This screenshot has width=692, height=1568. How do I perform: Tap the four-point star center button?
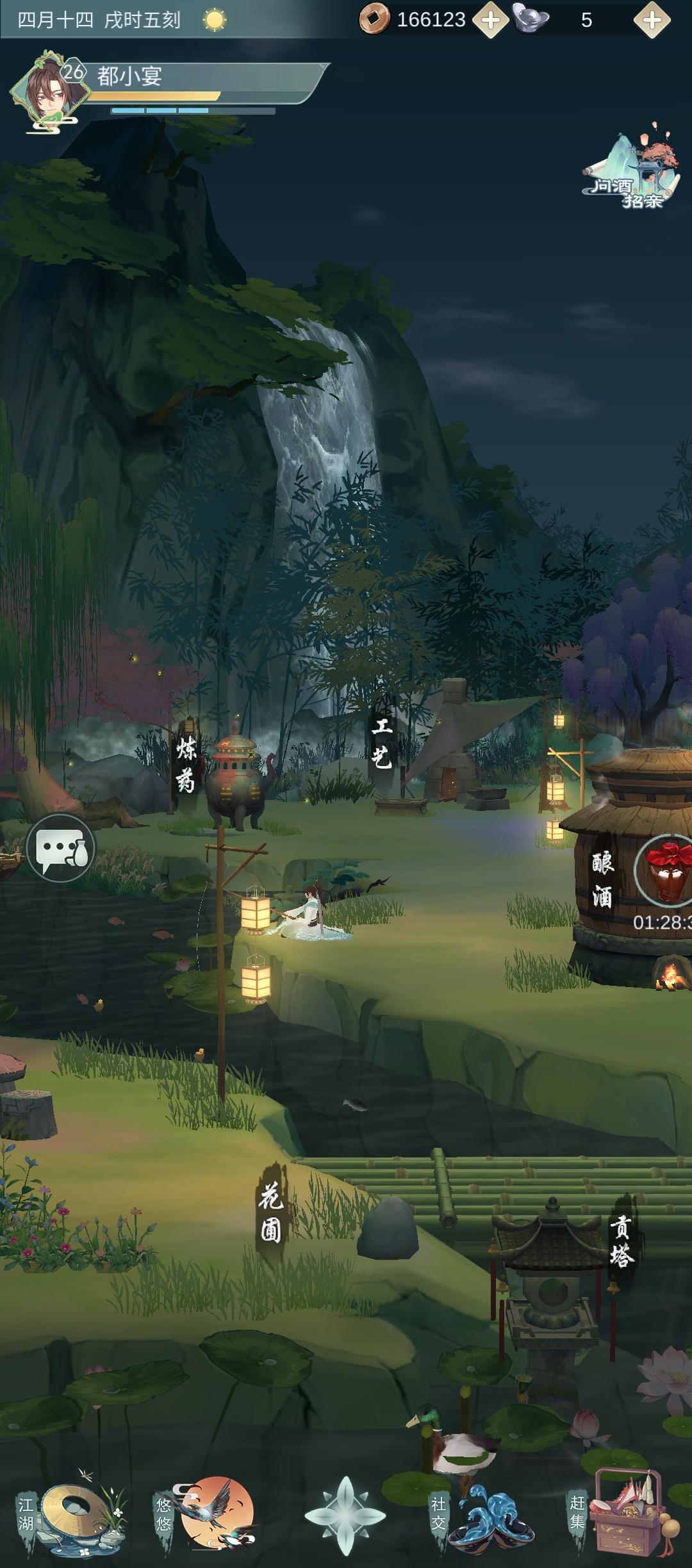pos(345,1515)
